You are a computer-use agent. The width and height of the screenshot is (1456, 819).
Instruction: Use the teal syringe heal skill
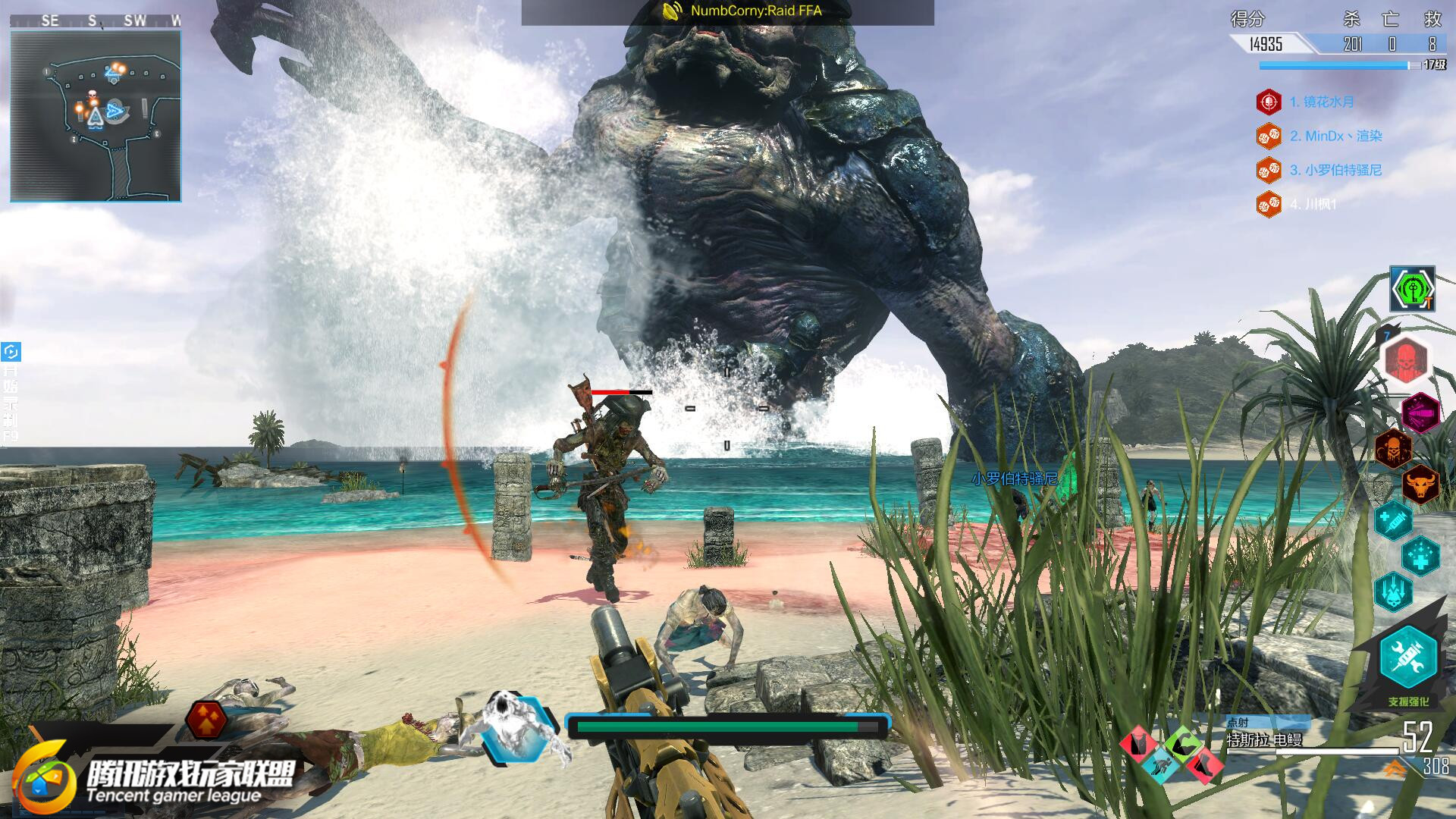(1394, 520)
